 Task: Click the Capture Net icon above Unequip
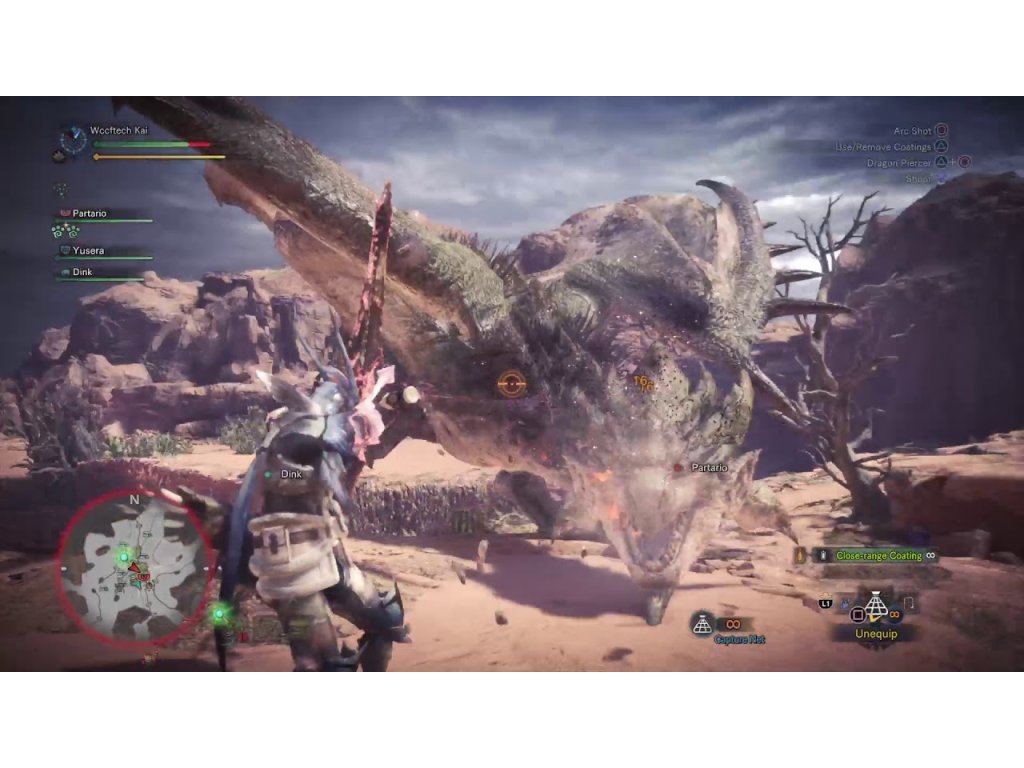[876, 604]
